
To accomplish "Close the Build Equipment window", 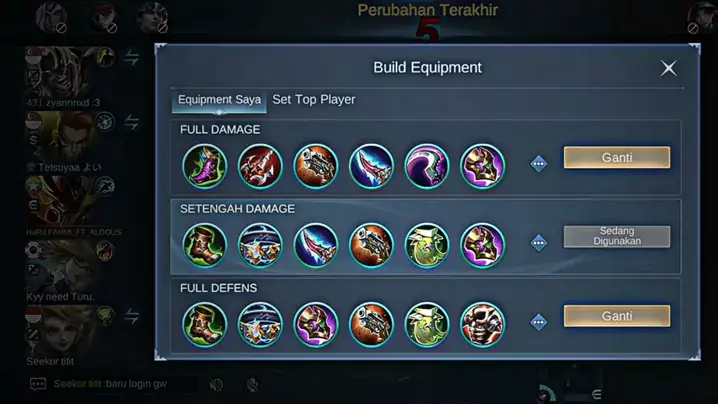I will 668,68.
